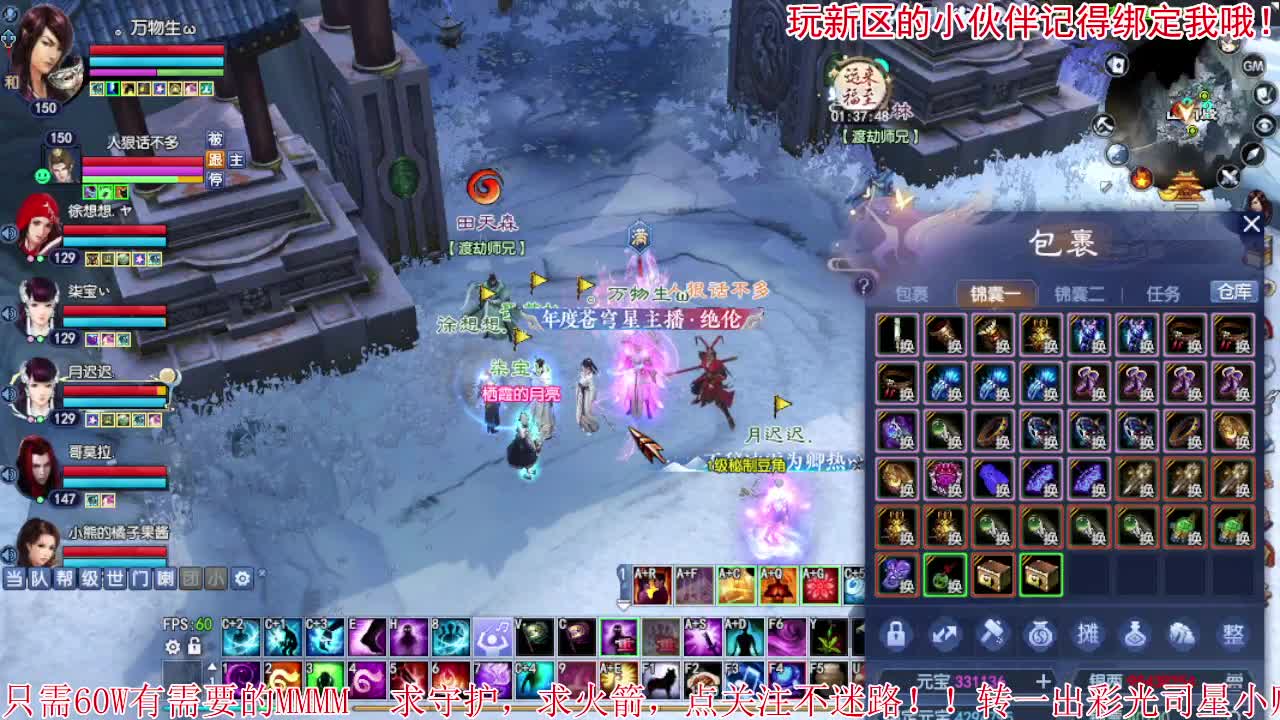Click the expand arrows icon beside the bag lock
This screenshot has width=1280, height=720.
944,635
